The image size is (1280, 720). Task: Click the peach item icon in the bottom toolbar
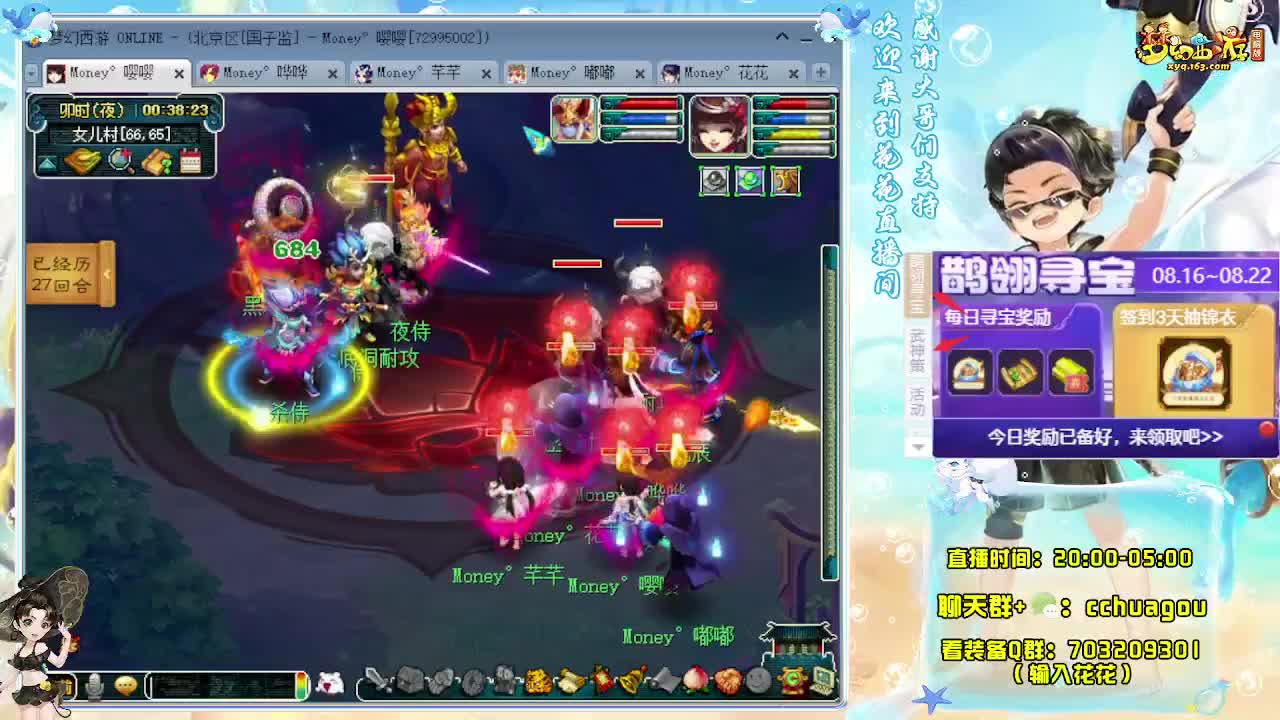pos(694,681)
